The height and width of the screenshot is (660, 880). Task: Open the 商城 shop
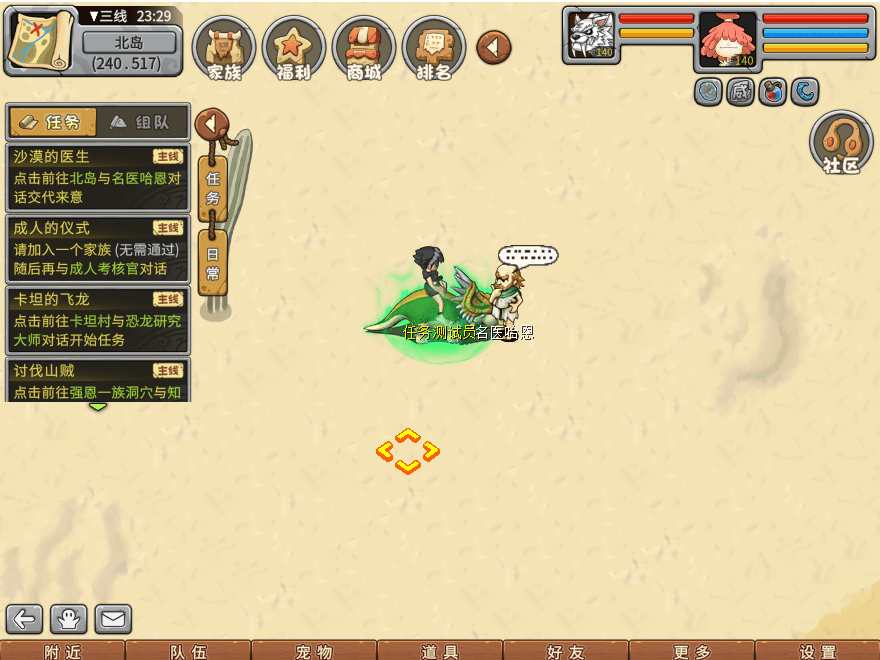[364, 49]
